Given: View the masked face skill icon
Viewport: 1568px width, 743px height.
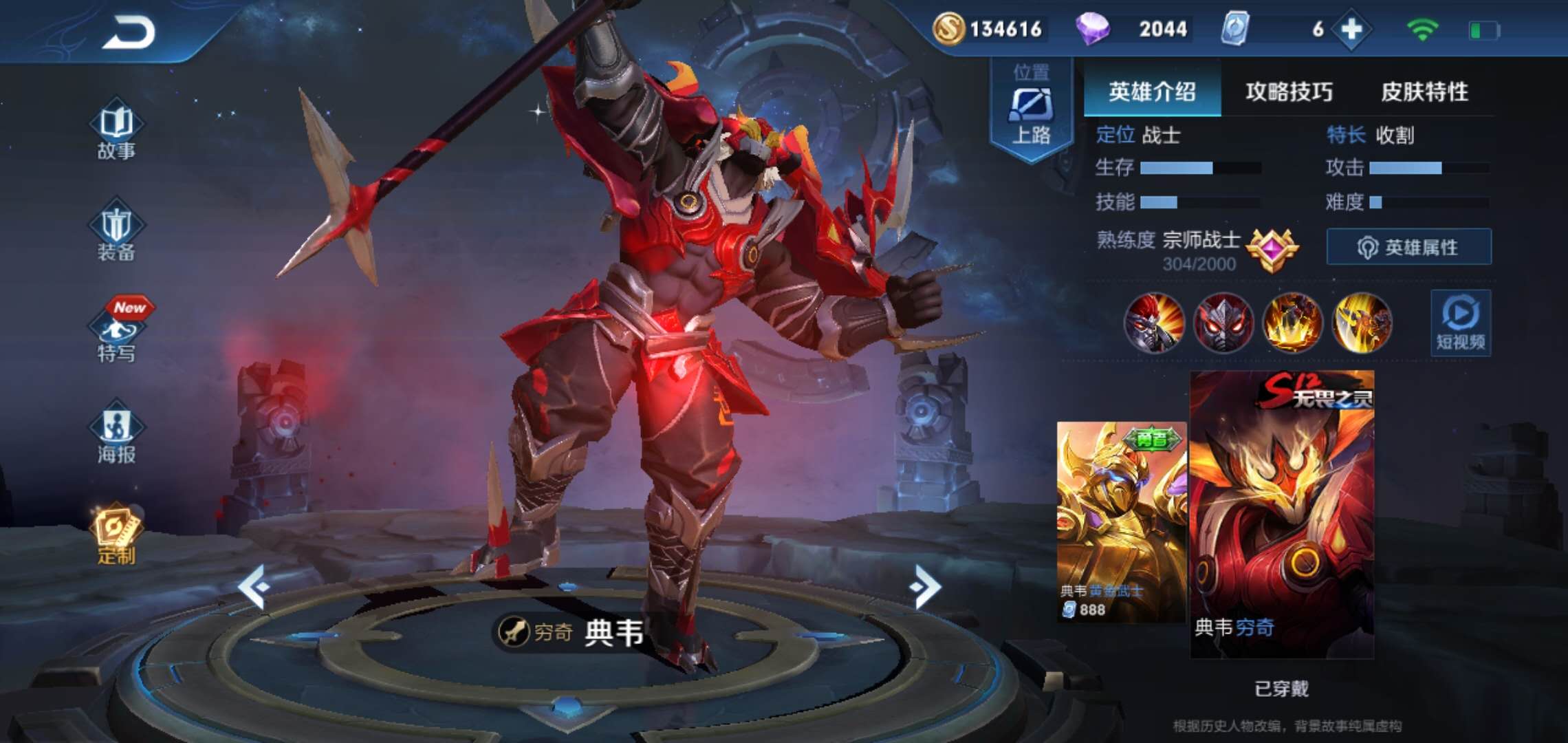Looking at the screenshot, I should 1223,323.
